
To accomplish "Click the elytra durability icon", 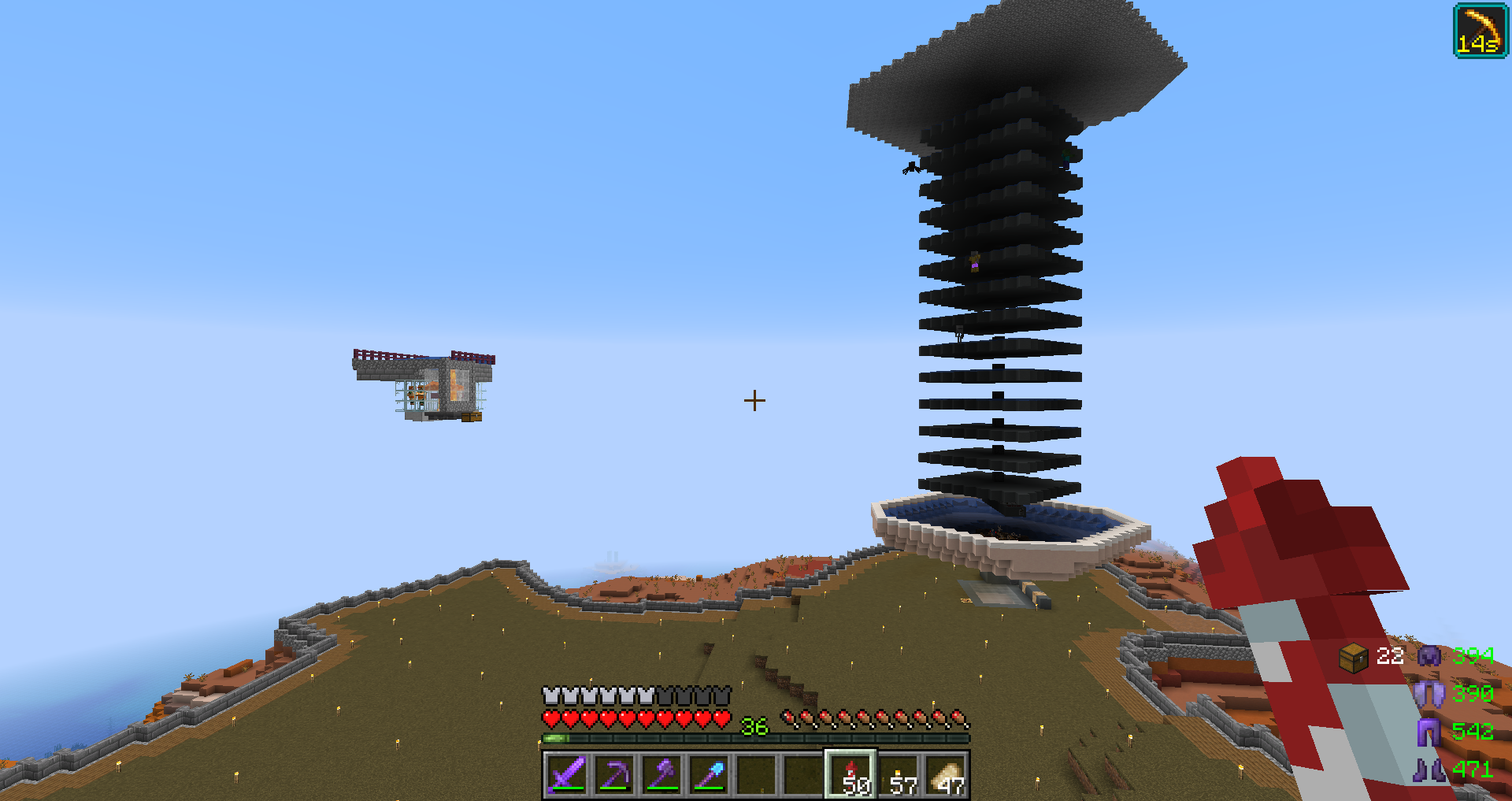I will coord(1429,694).
